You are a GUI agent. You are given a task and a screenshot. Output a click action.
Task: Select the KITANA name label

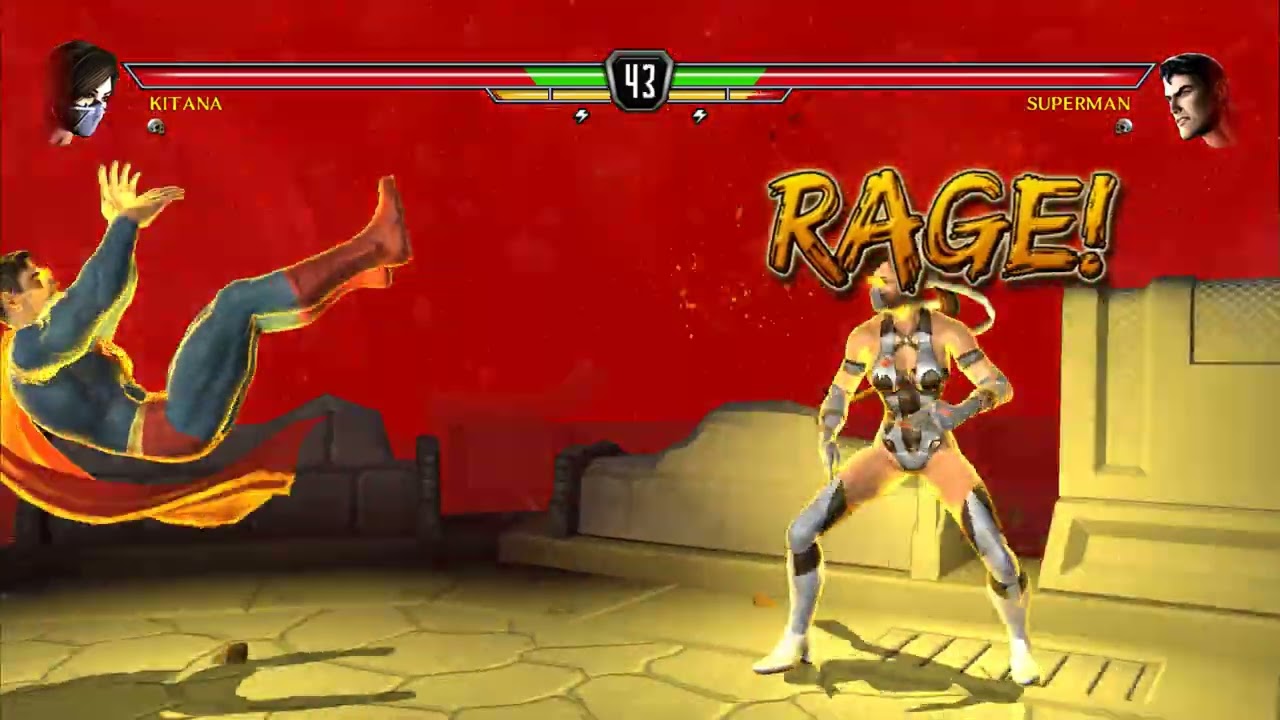click(x=186, y=103)
